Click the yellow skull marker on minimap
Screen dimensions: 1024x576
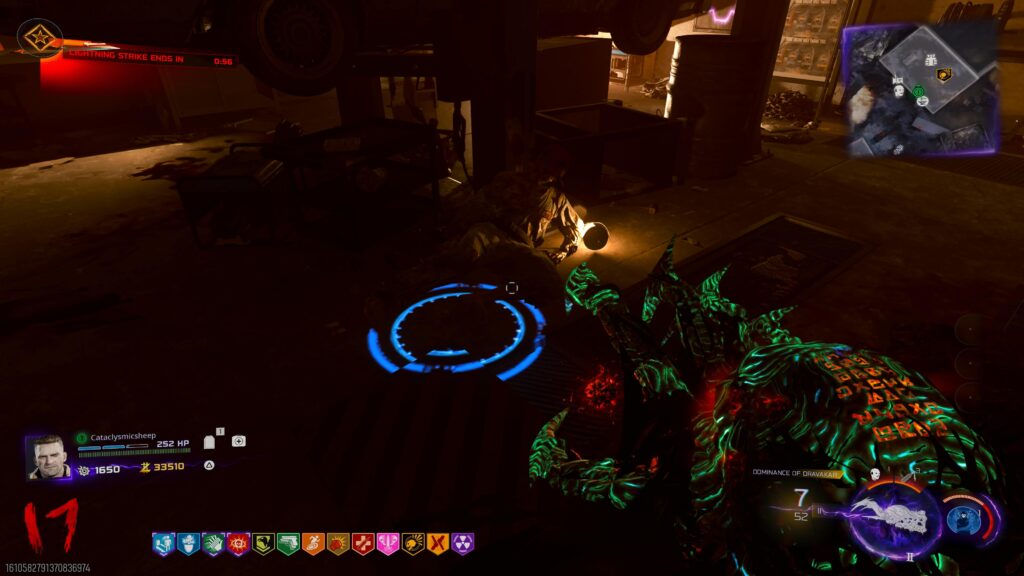coord(942,74)
